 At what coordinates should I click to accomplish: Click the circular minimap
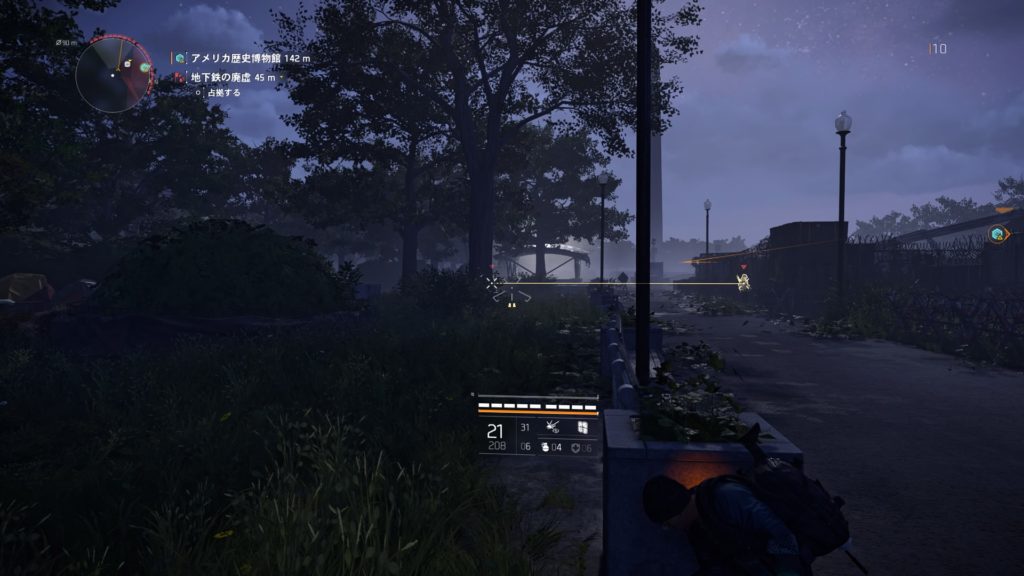(x=113, y=73)
